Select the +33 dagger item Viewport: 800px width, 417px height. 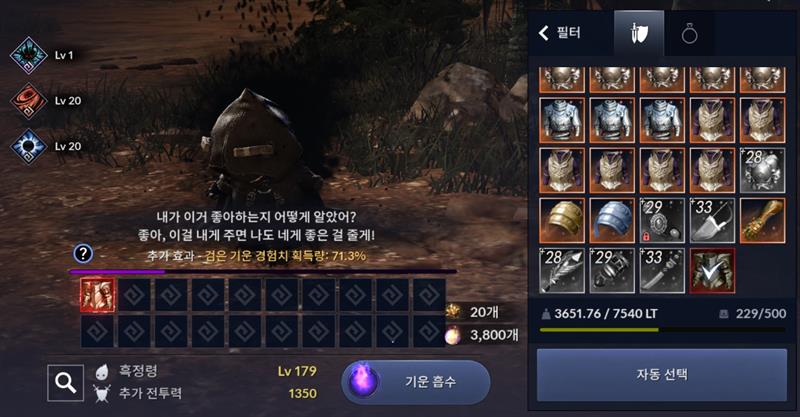(660, 269)
